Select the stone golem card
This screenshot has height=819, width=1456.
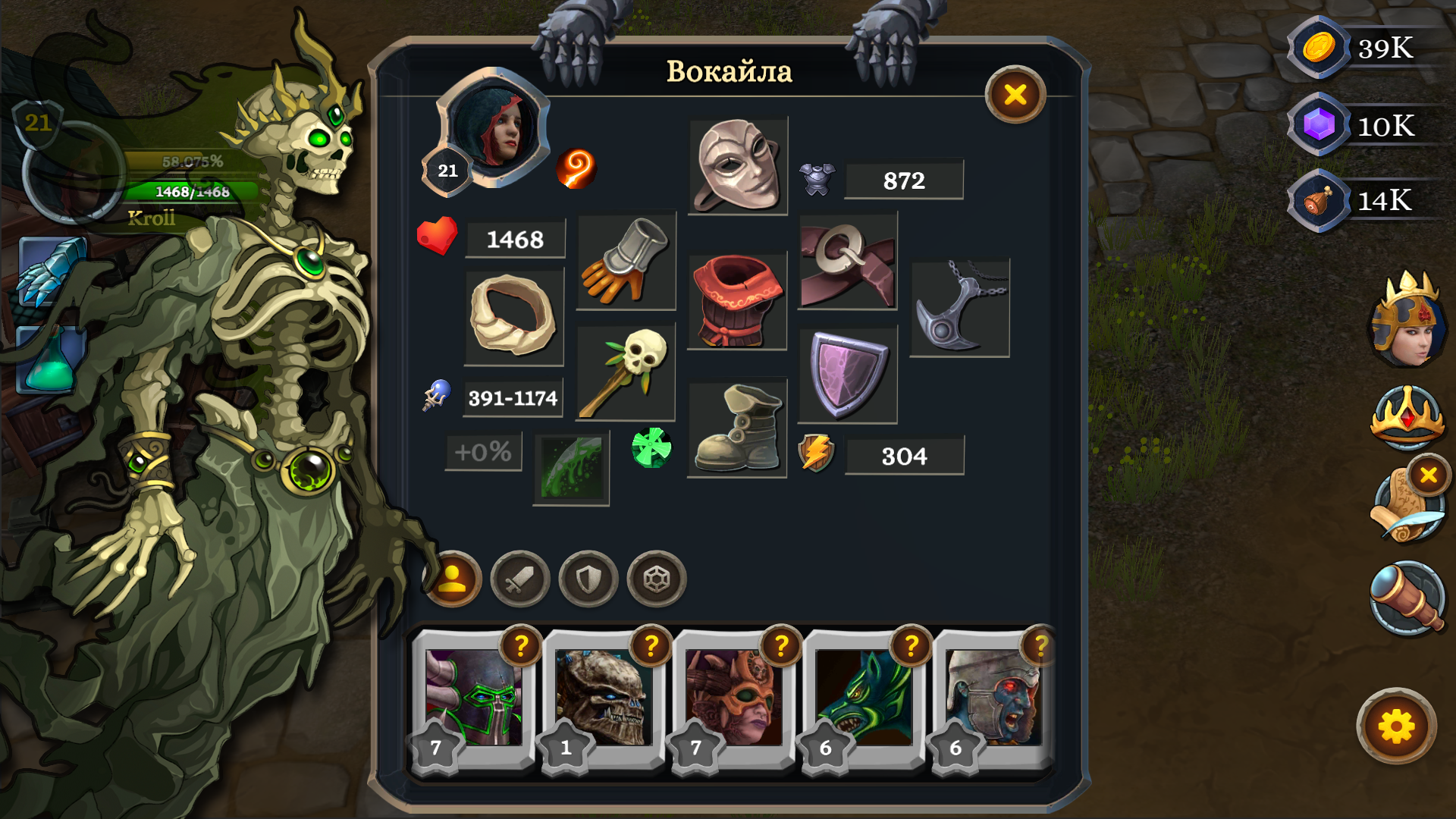pyautogui.click(x=604, y=698)
